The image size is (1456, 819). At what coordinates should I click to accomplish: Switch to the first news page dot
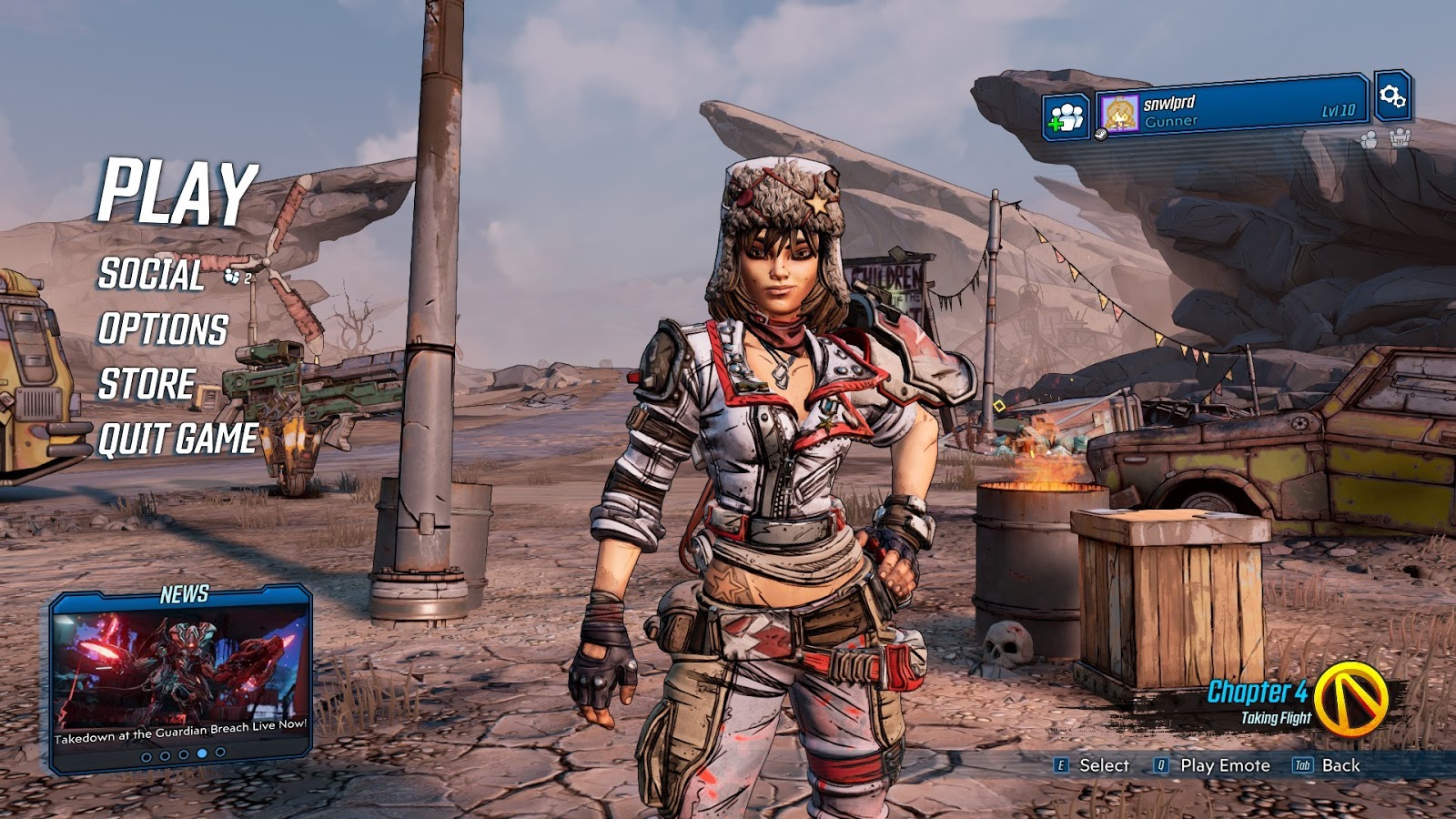pos(147,756)
